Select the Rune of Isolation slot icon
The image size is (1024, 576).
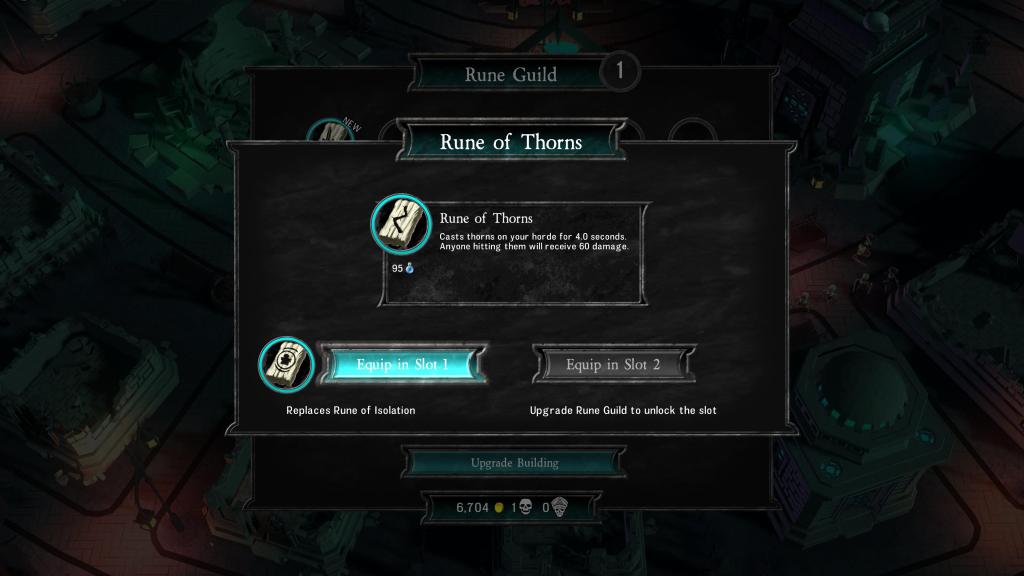point(286,364)
